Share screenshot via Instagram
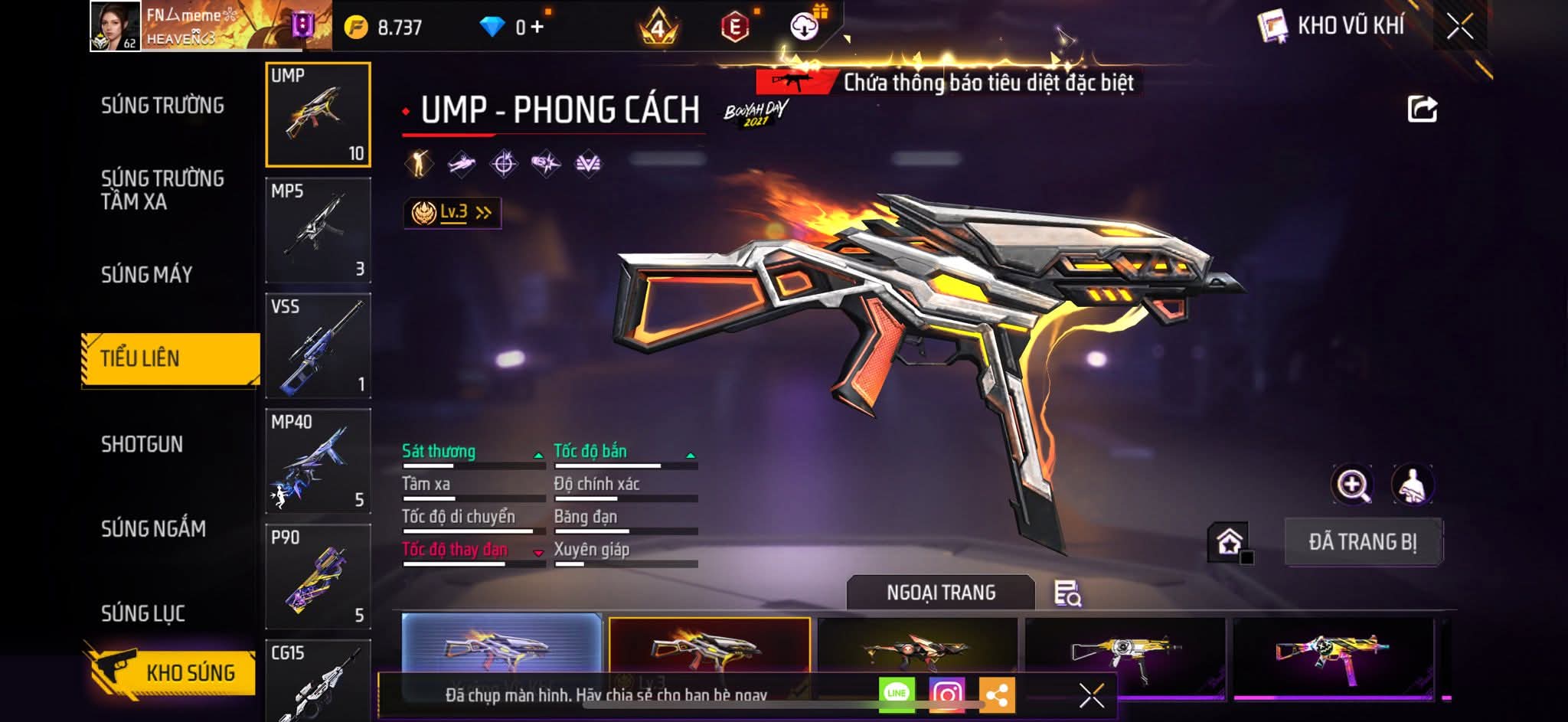 point(946,694)
